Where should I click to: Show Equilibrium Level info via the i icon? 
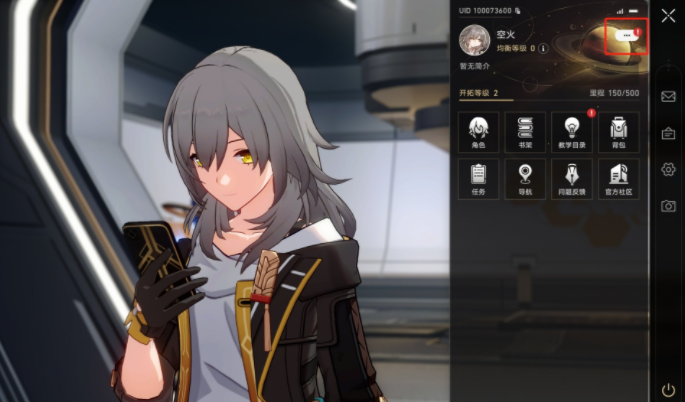click(x=544, y=47)
